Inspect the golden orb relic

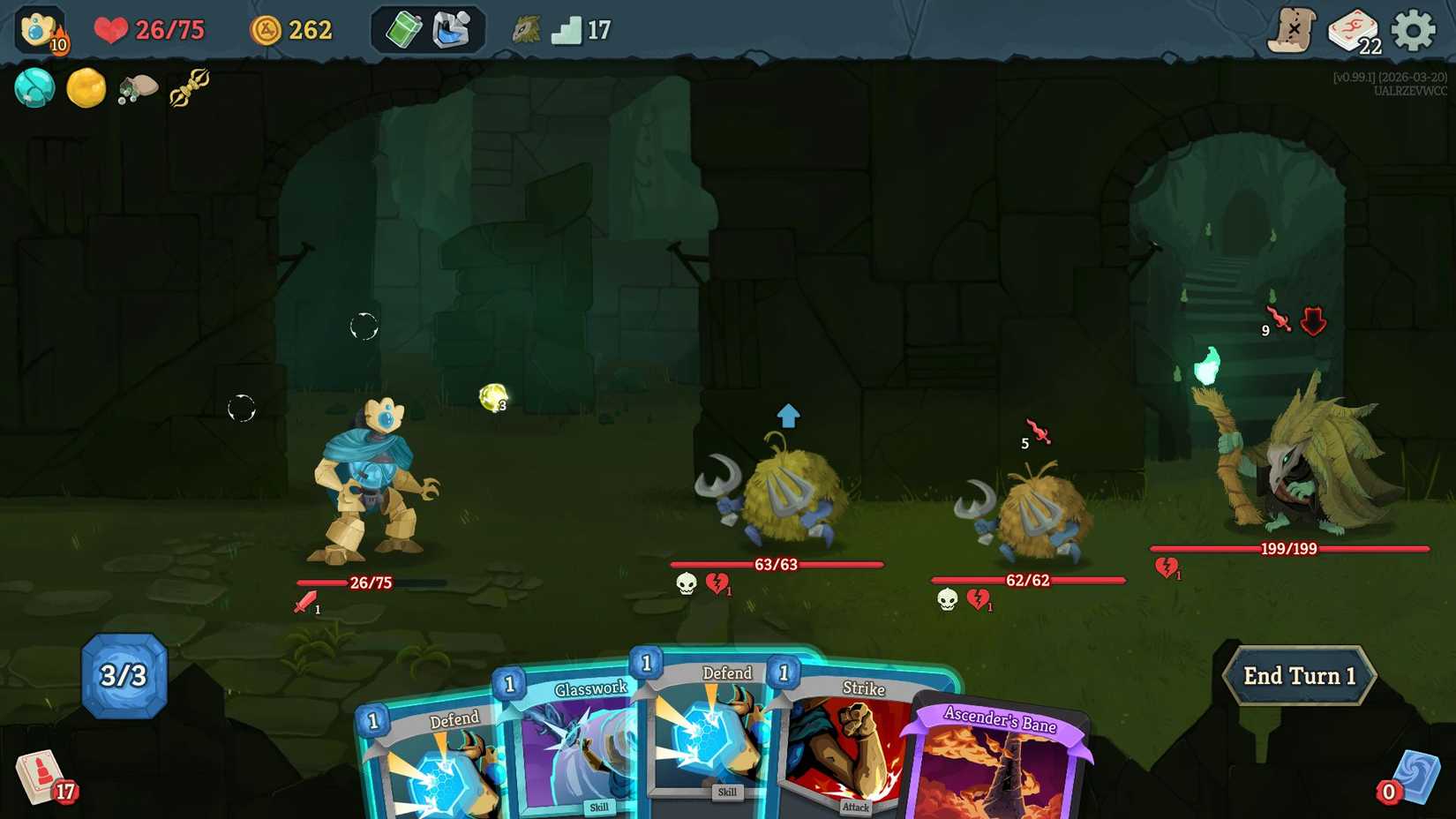tap(86, 88)
